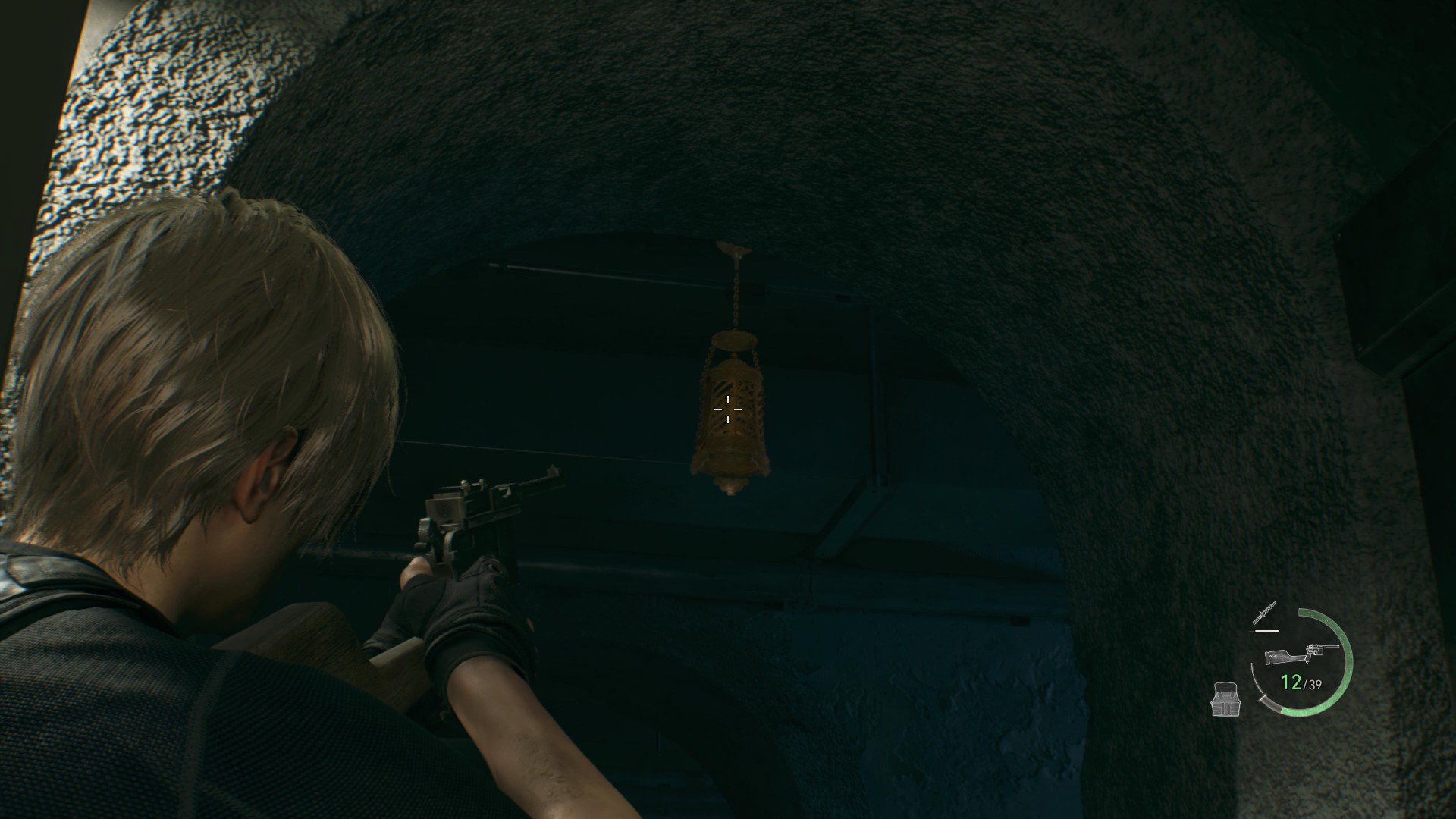
Task: Click the lantern's pointed bottom finial
Action: click(730, 488)
